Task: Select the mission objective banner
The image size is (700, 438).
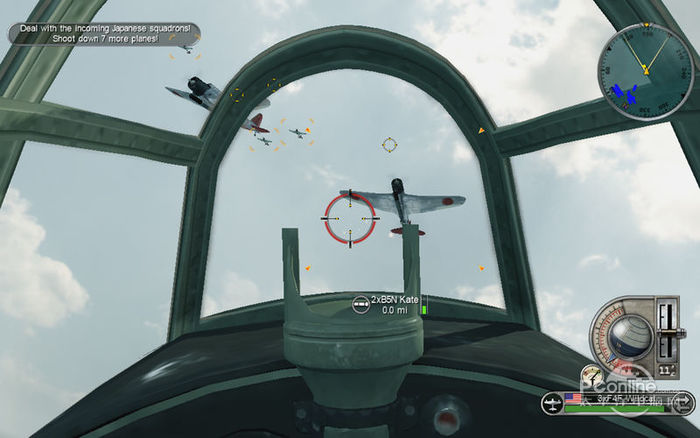Action: click(x=104, y=33)
